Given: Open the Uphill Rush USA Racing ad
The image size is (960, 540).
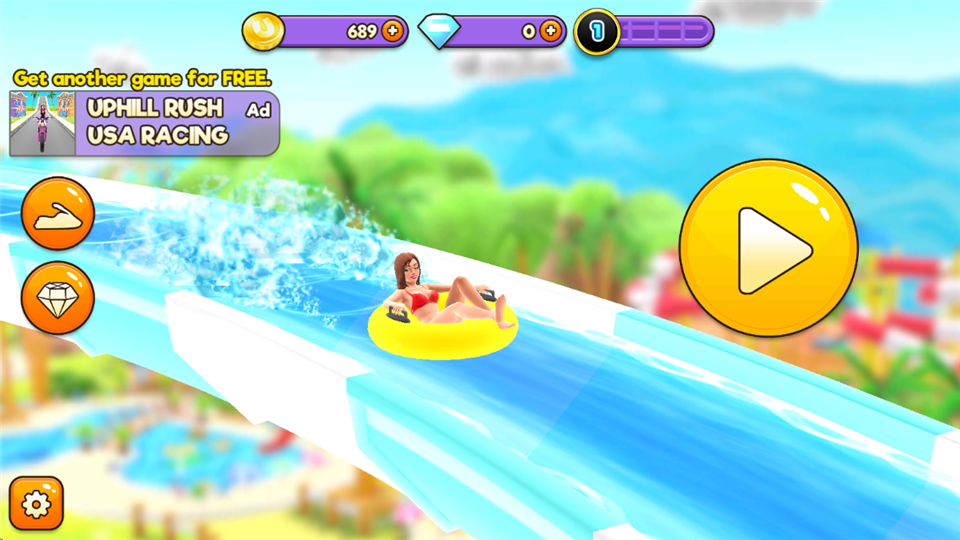Looking at the screenshot, I should click(144, 123).
